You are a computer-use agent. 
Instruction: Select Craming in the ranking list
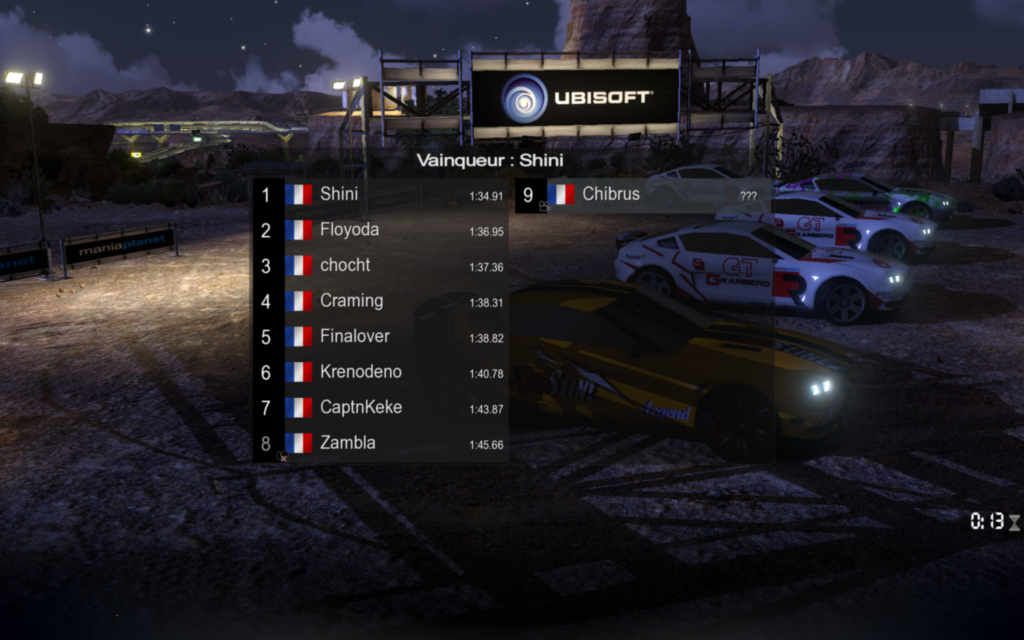[x=380, y=301]
